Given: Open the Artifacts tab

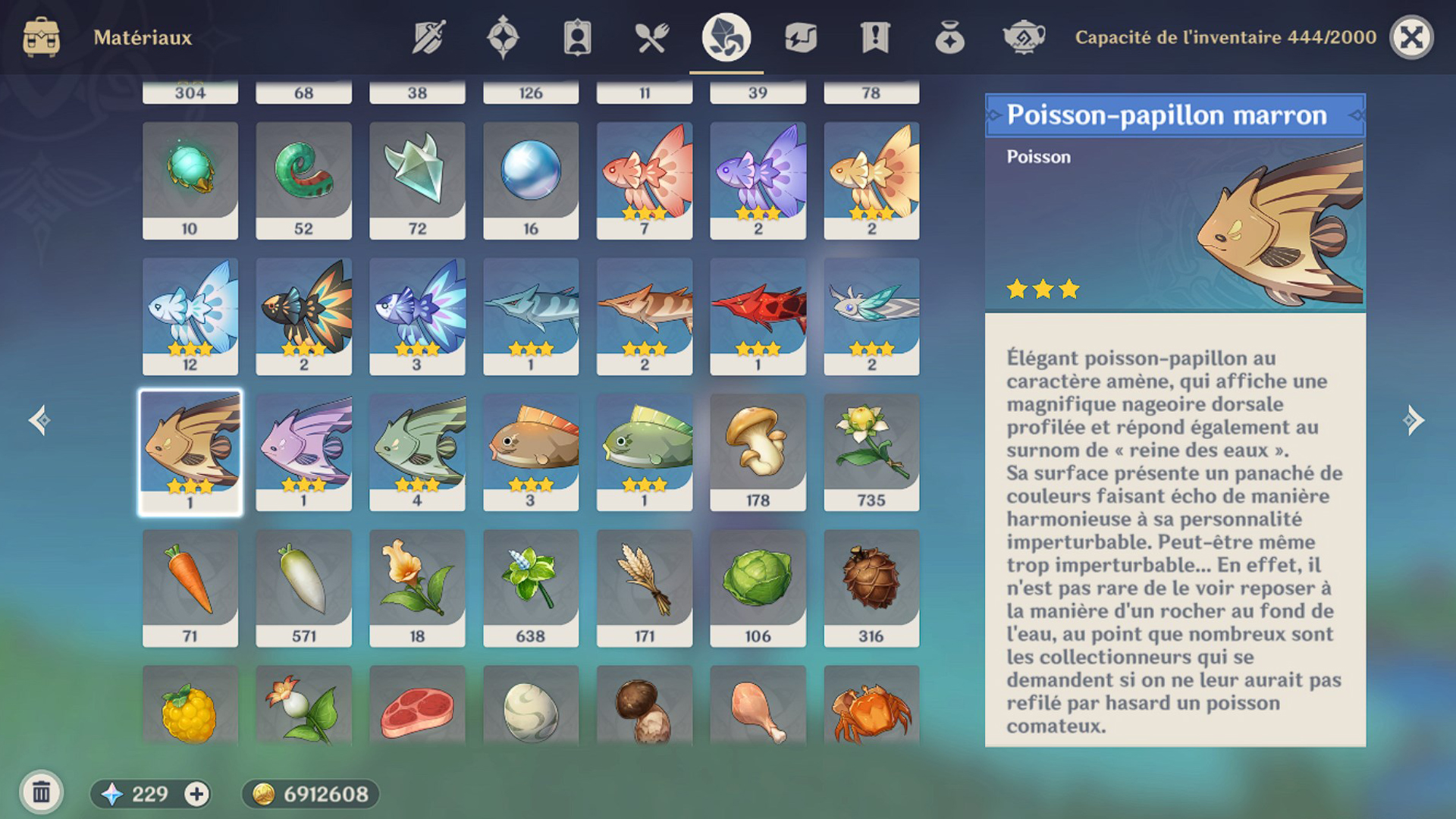Looking at the screenshot, I should 503,37.
